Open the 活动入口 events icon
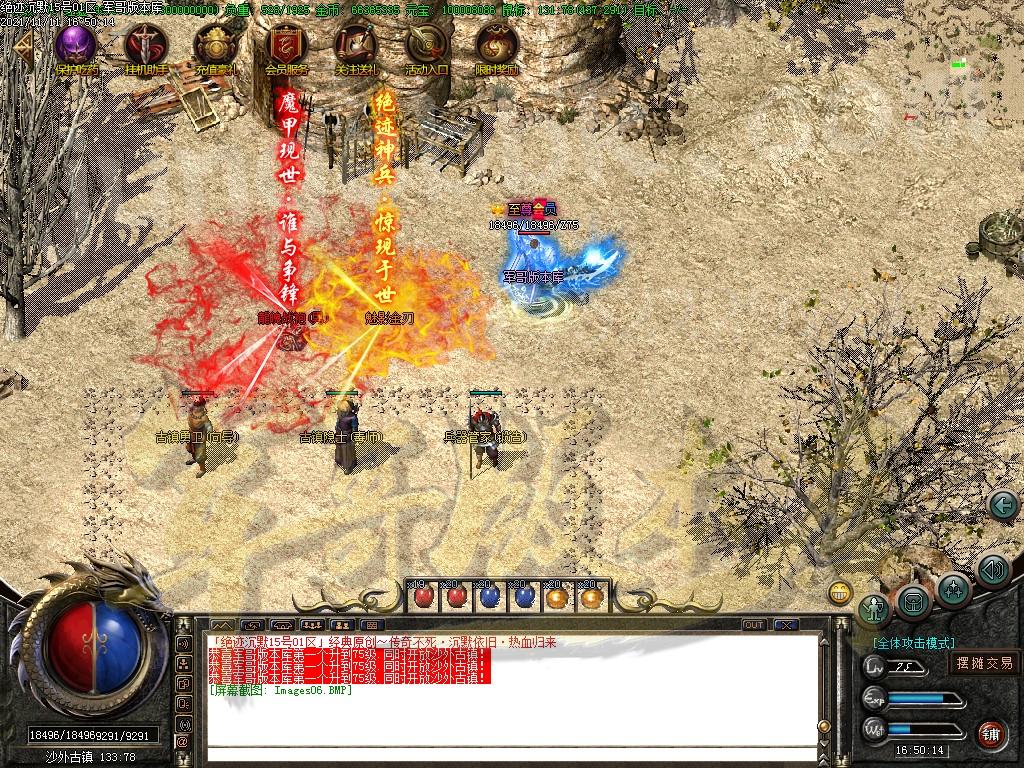The image size is (1024, 768). [x=426, y=46]
